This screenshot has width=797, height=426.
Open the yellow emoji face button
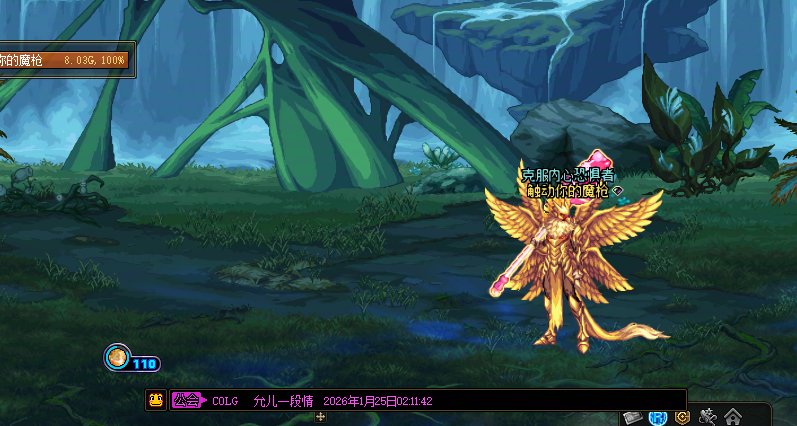click(156, 400)
